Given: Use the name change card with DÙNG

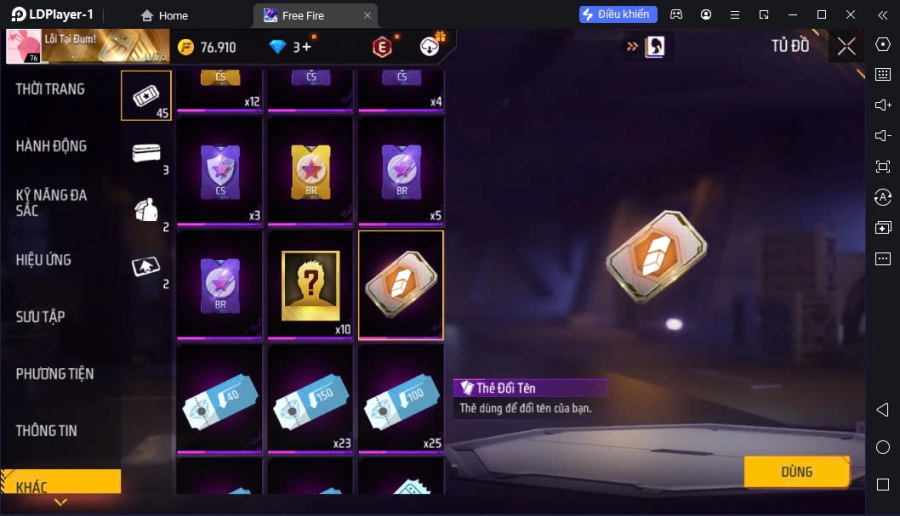Looking at the screenshot, I should (796, 472).
